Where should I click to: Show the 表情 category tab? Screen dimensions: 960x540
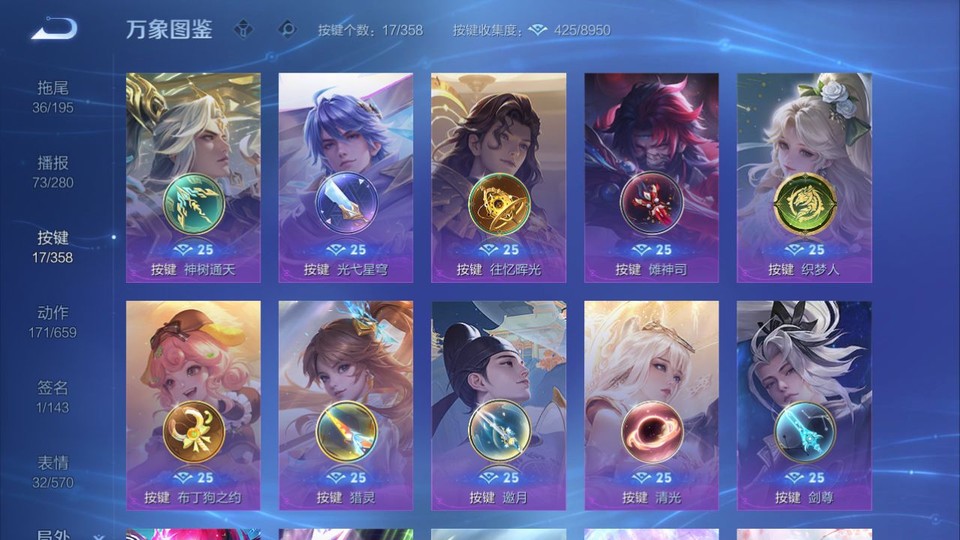click(x=53, y=471)
